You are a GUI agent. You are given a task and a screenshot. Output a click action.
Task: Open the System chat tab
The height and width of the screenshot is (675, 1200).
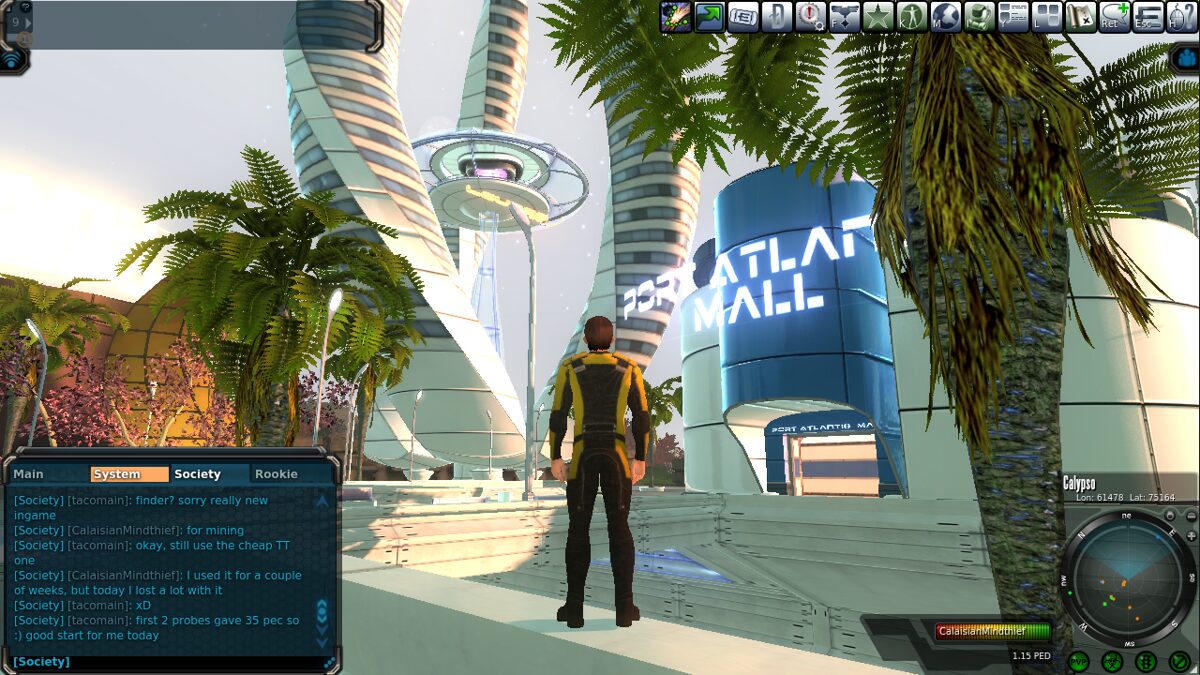pyautogui.click(x=129, y=474)
